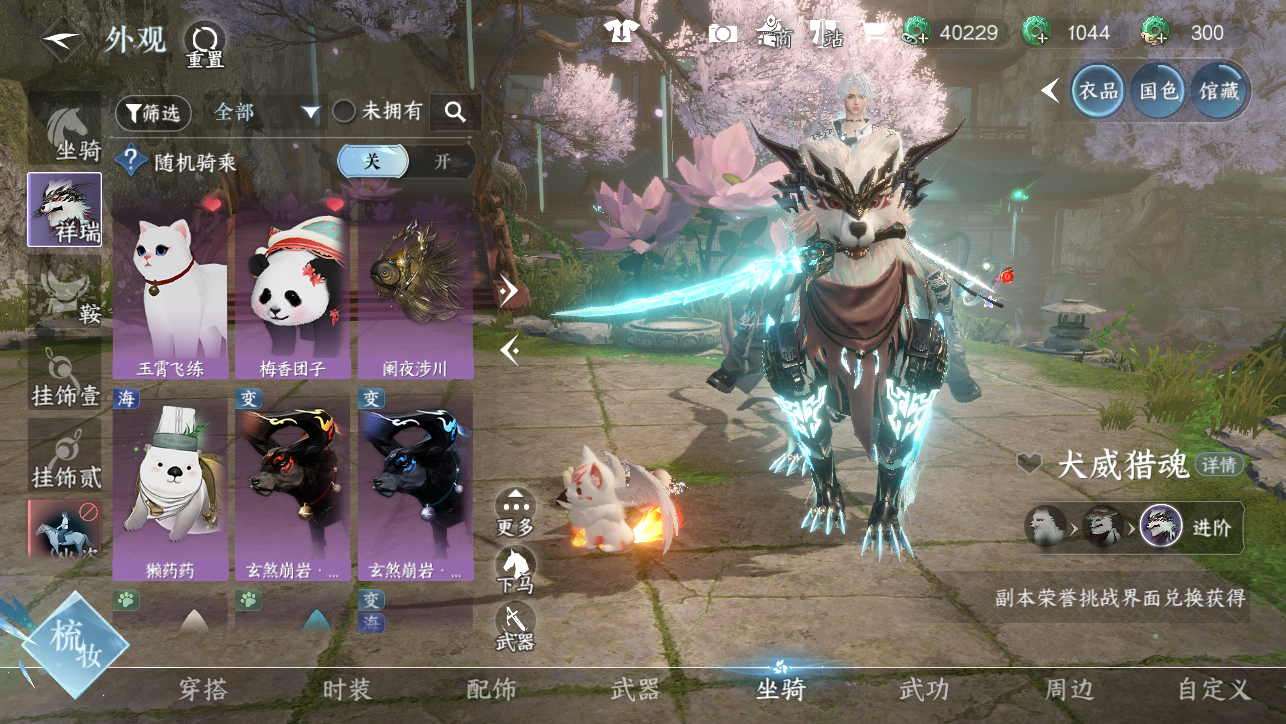Dismount with the 下马 button
This screenshot has height=724, width=1286.
pos(515,568)
